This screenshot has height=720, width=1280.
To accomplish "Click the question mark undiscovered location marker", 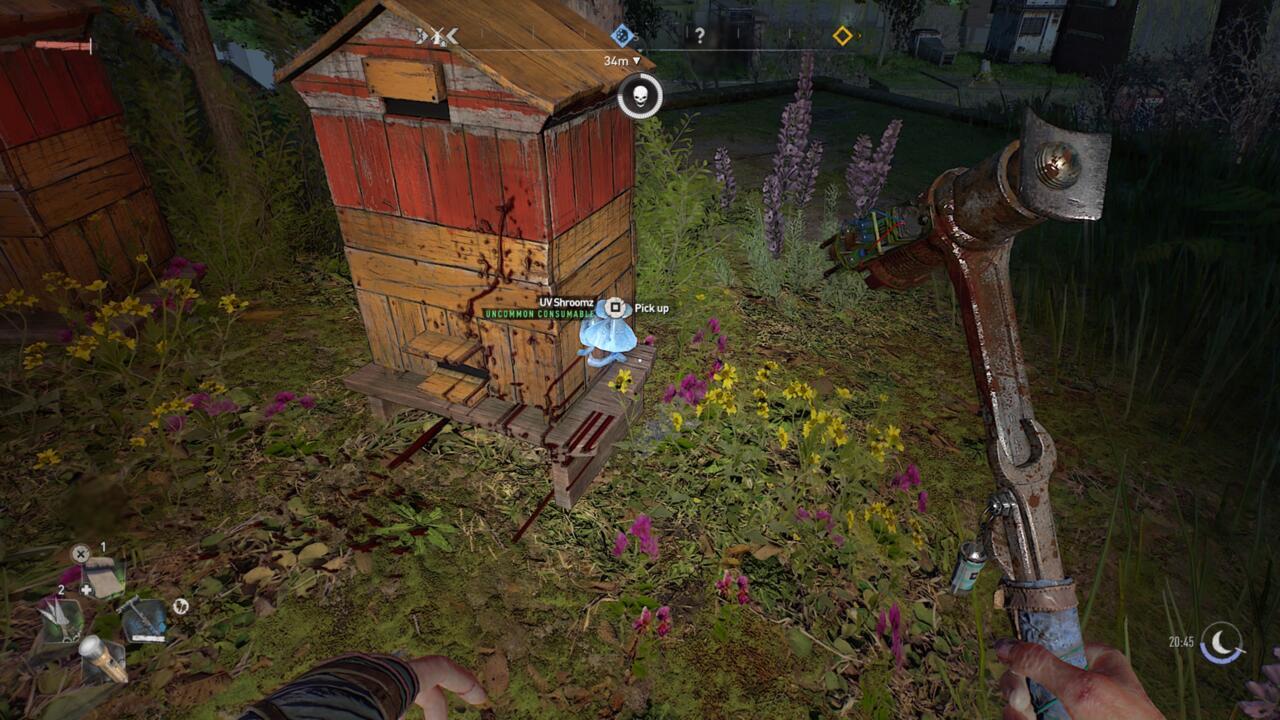I will click(699, 34).
